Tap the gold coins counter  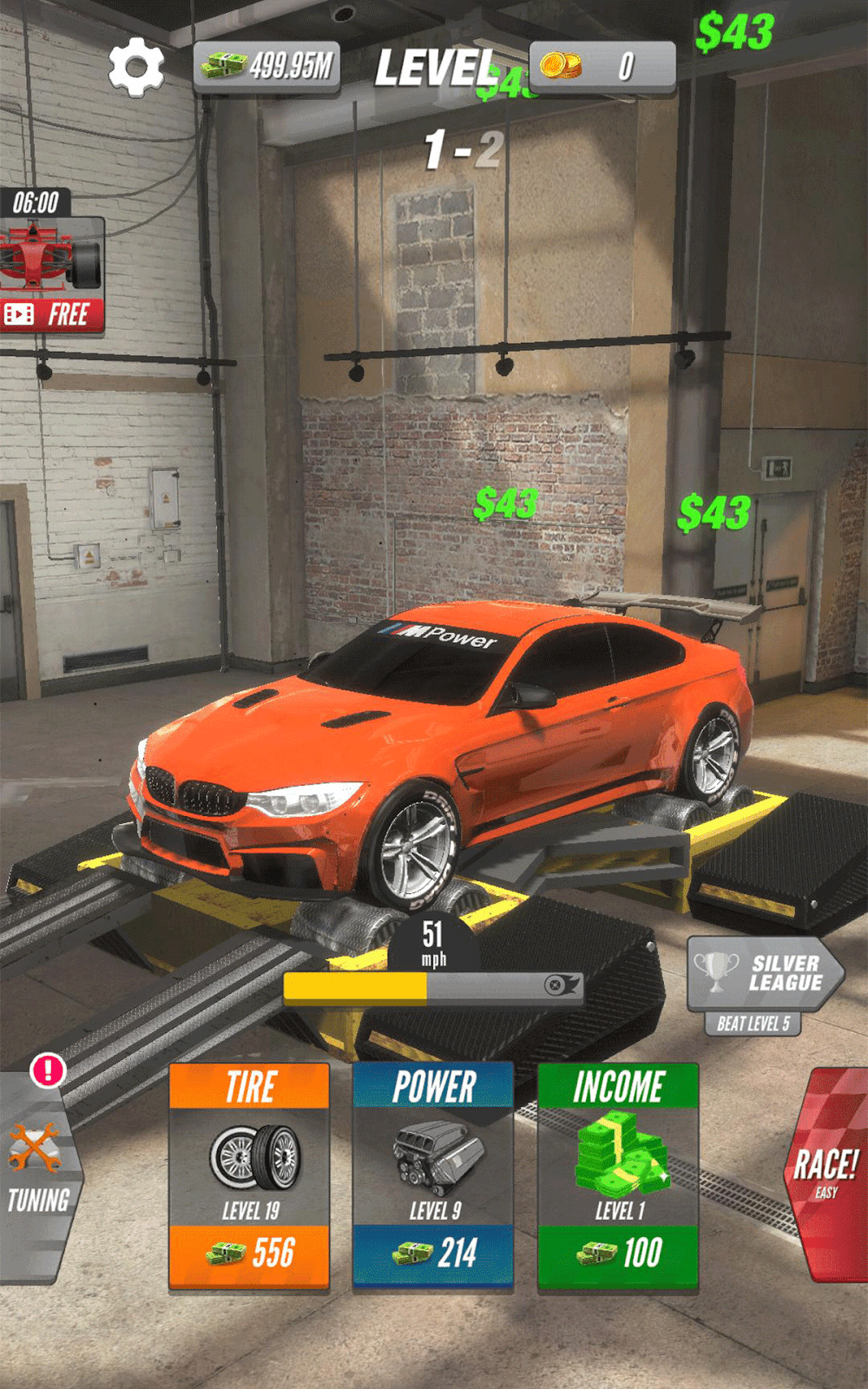tap(602, 66)
